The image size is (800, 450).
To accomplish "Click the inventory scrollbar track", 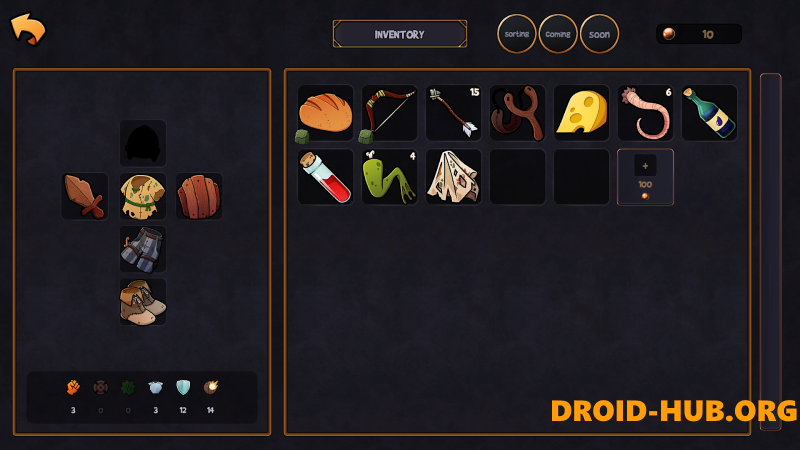I will 770,250.
